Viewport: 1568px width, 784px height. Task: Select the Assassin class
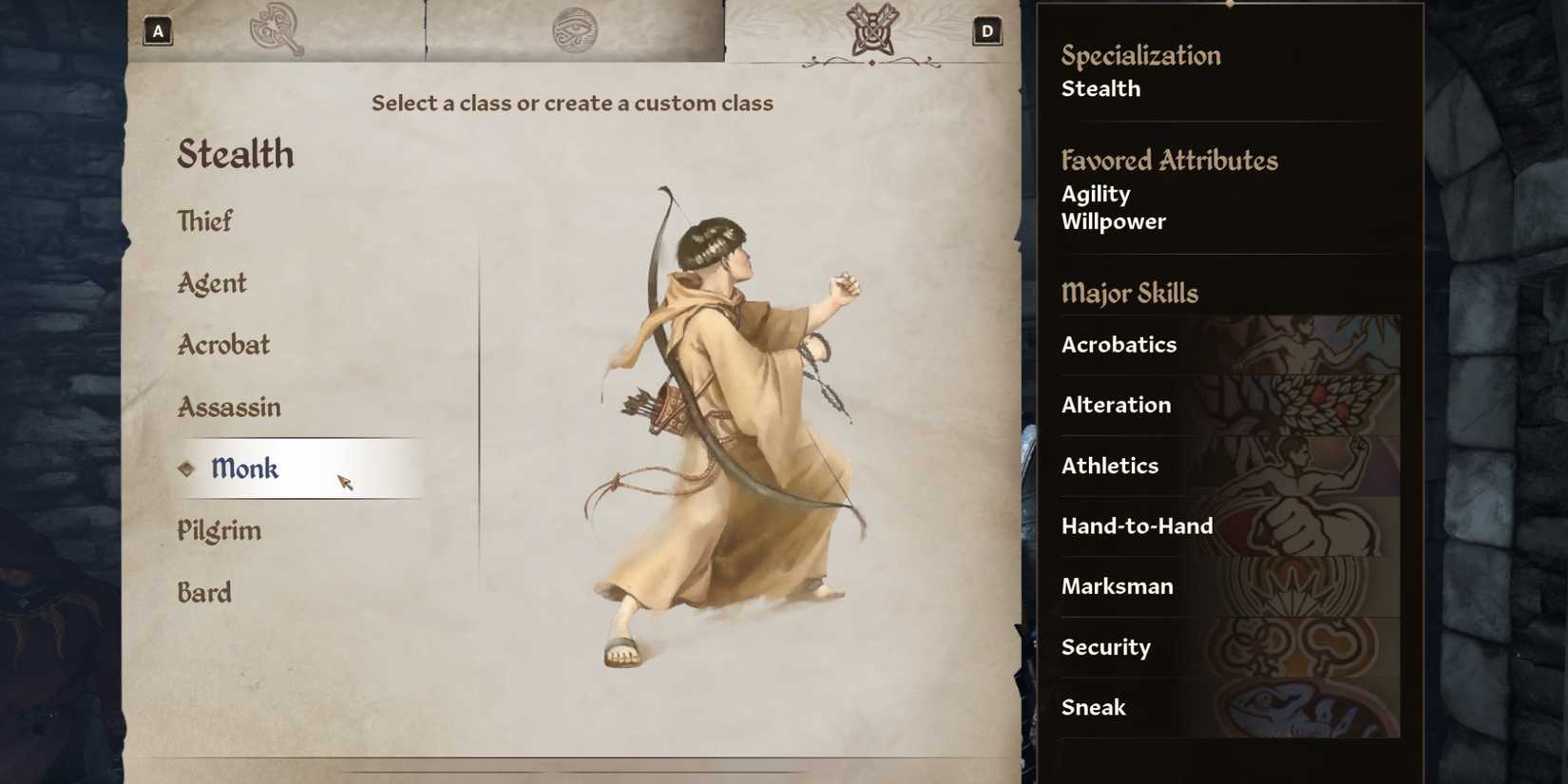(x=229, y=407)
